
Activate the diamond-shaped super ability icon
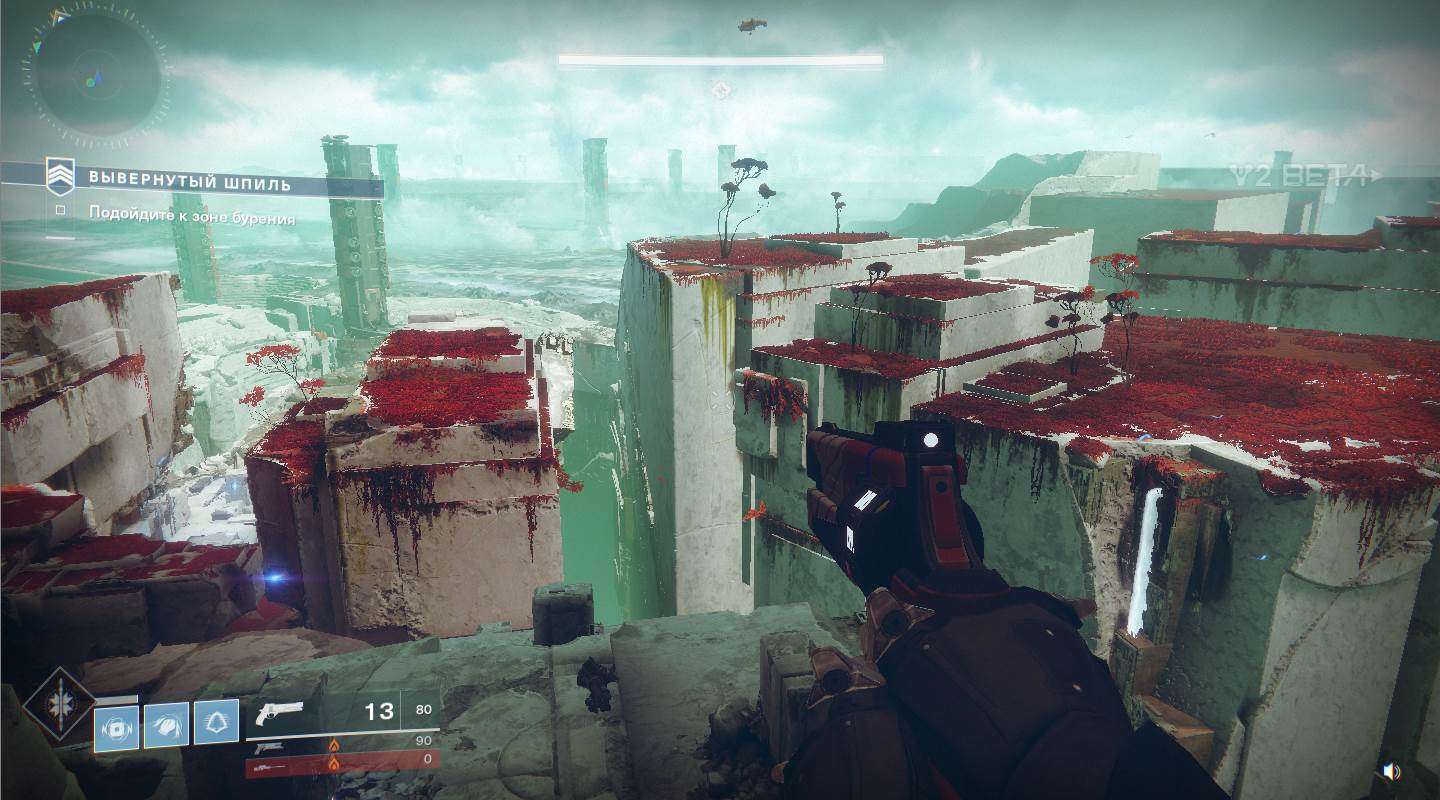(x=60, y=704)
